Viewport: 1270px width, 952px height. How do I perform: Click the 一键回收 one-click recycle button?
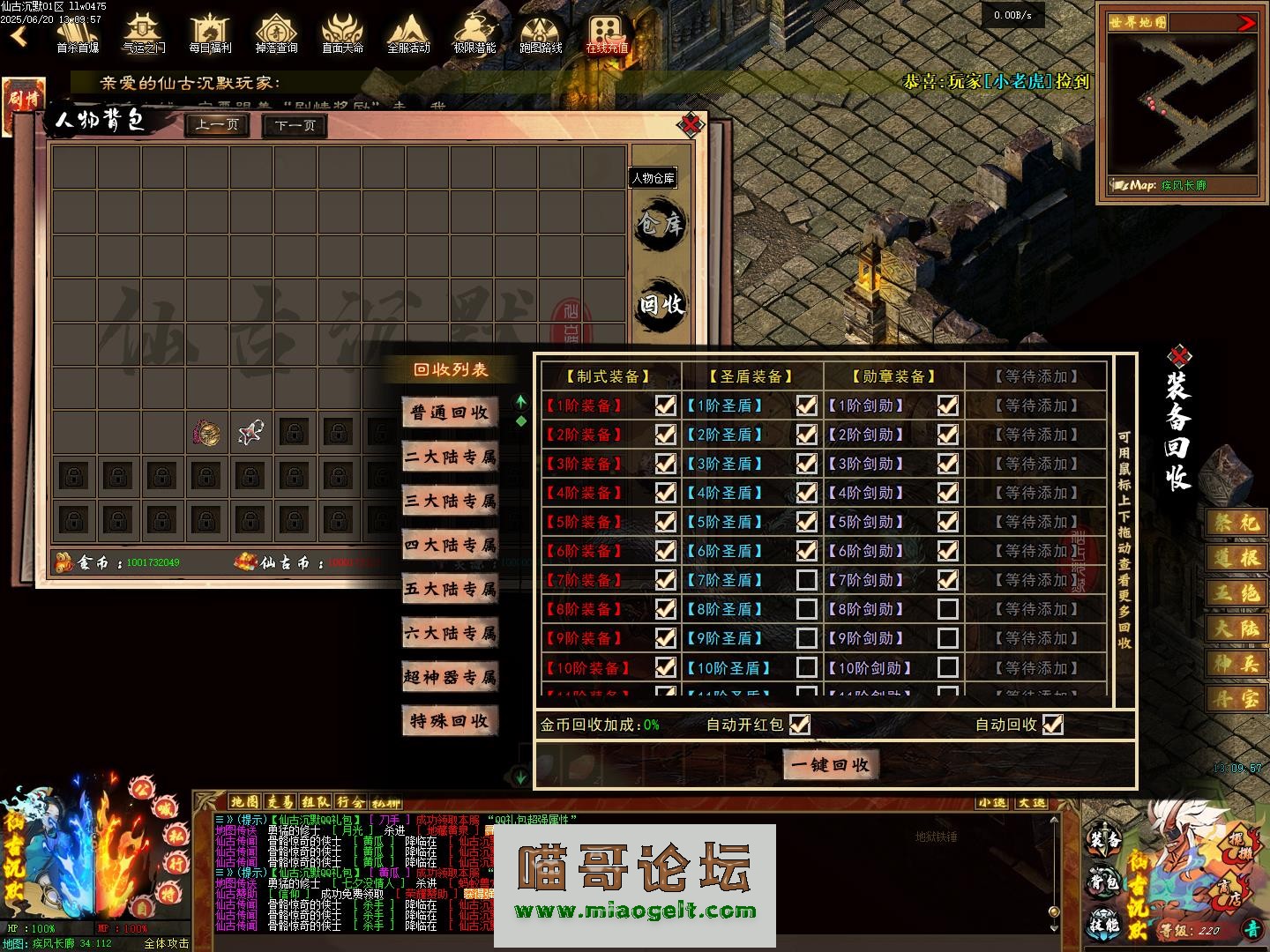(830, 764)
